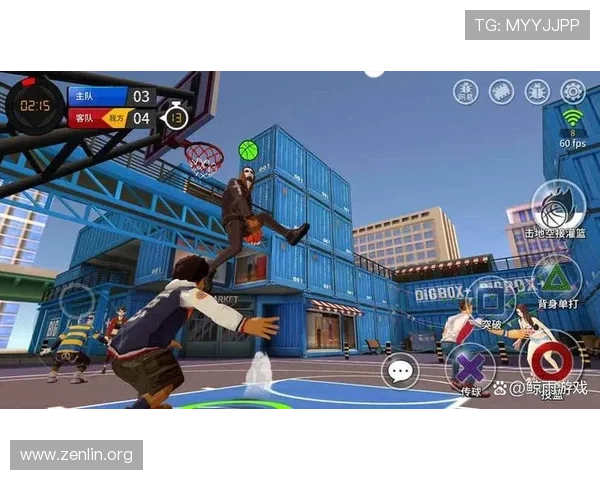The image size is (600, 480).
Task: Touch the virtual joystick circle
Action: [77, 302]
